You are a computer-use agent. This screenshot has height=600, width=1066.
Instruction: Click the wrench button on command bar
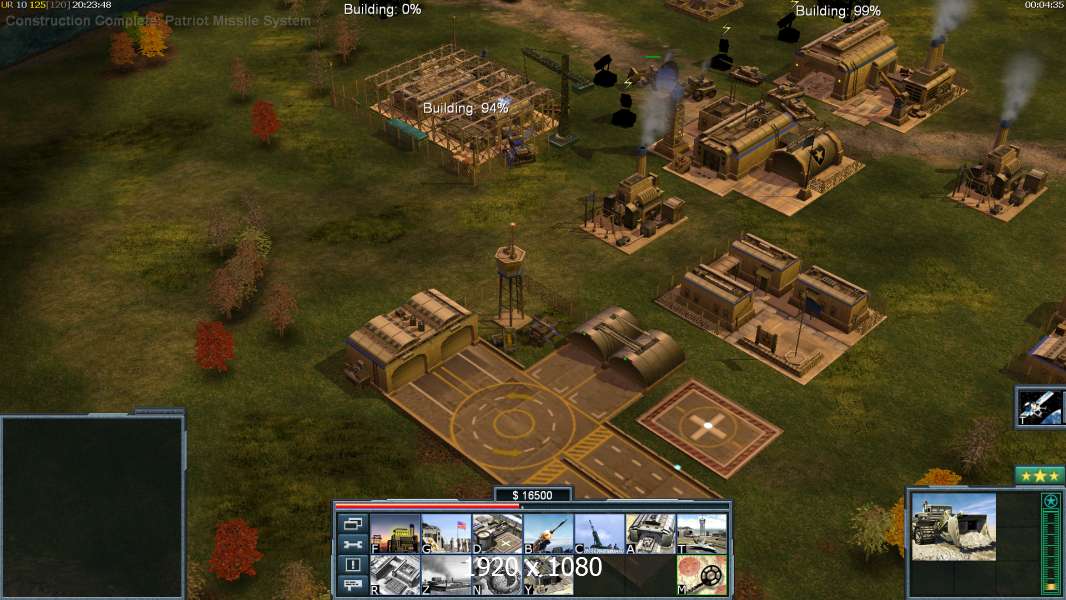coord(352,544)
